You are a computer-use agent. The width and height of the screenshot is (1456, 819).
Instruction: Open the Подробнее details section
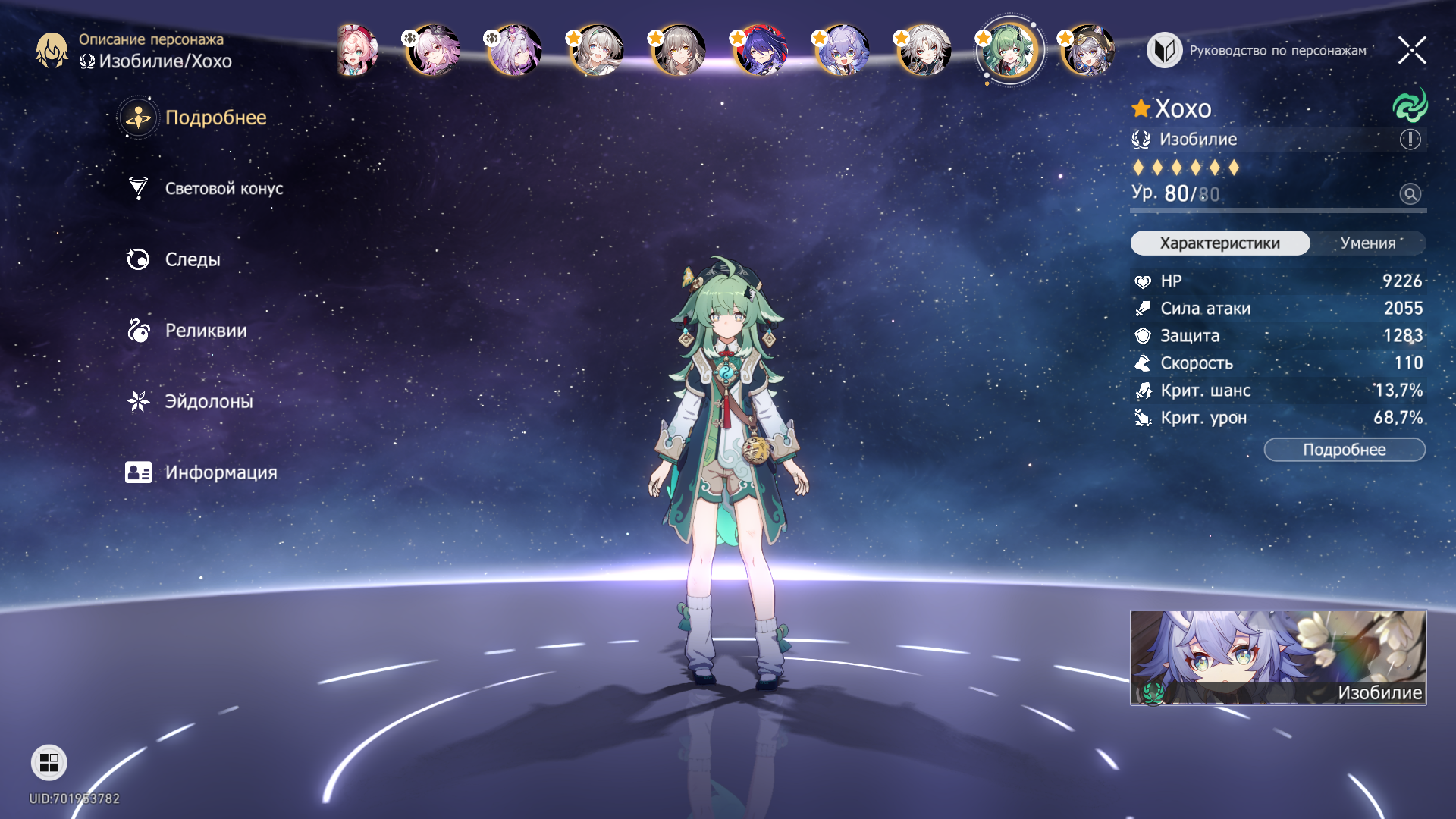point(215,118)
